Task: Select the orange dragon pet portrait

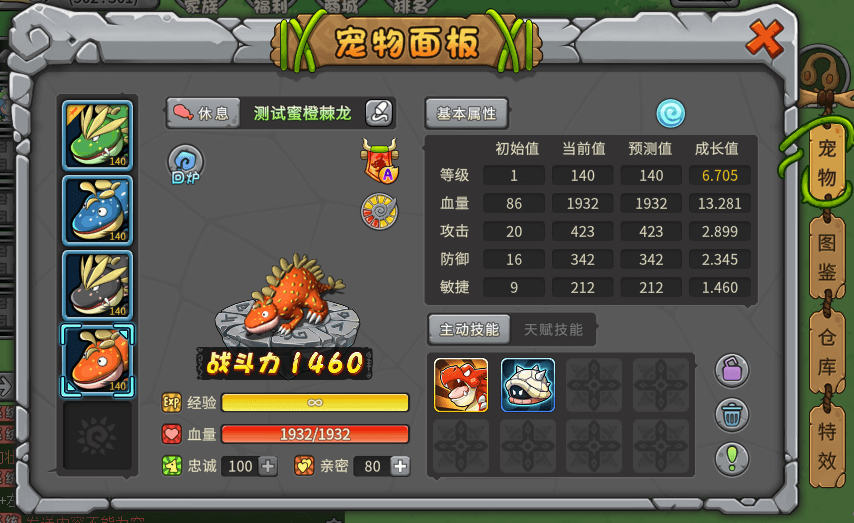Action: [97, 359]
